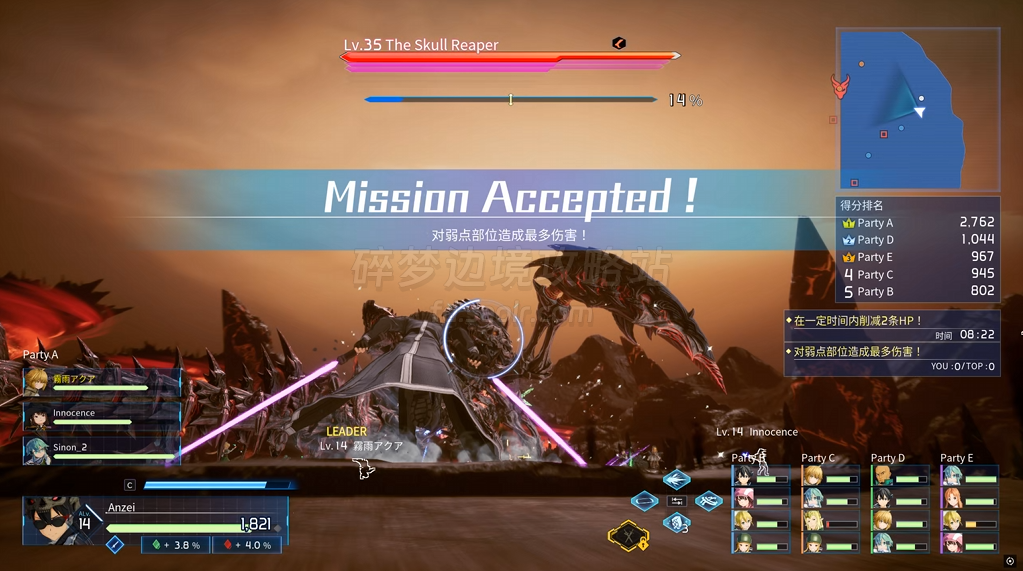The width and height of the screenshot is (1023, 571).
Task: Trigger the bottom skill showing count 3
Action: coord(677,522)
